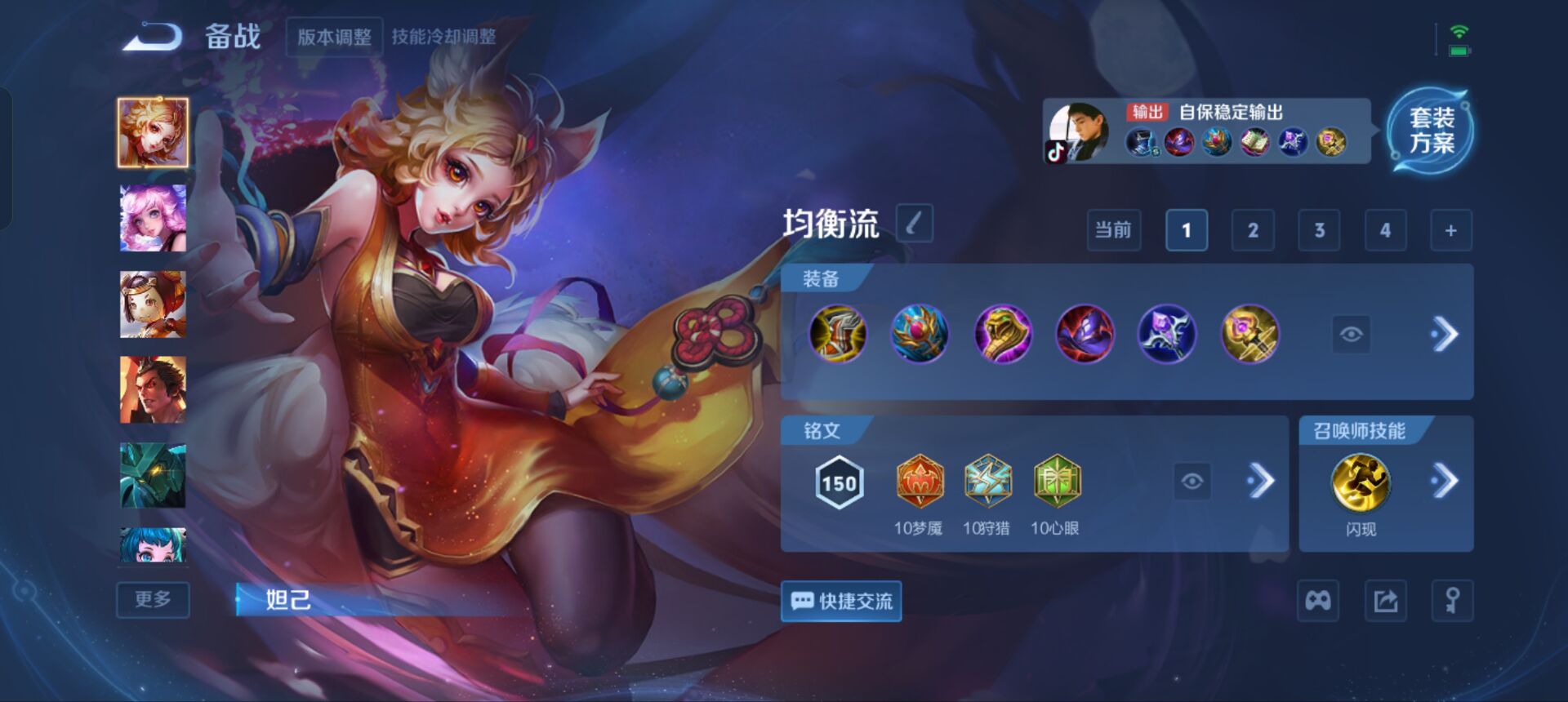
Task: Click the 10心眼 green rune icon
Action: [1058, 483]
